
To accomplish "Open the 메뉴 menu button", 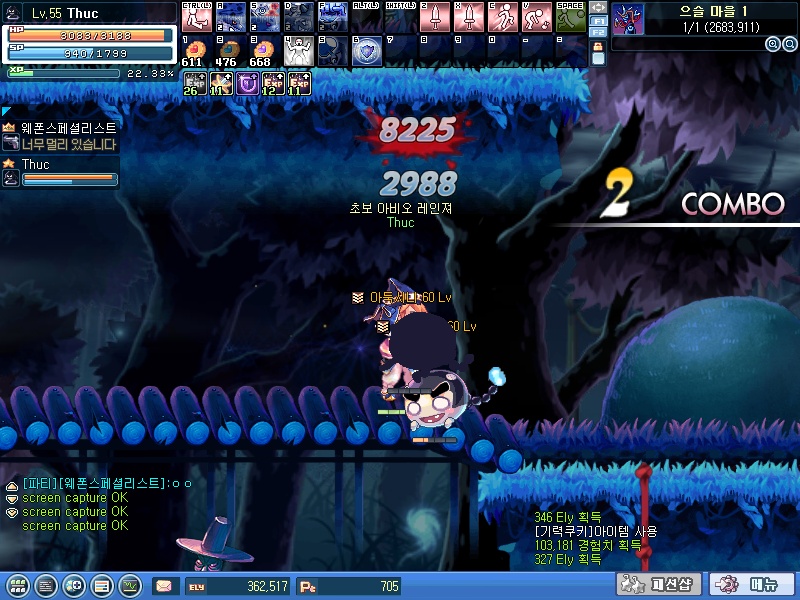I will pos(752,584).
